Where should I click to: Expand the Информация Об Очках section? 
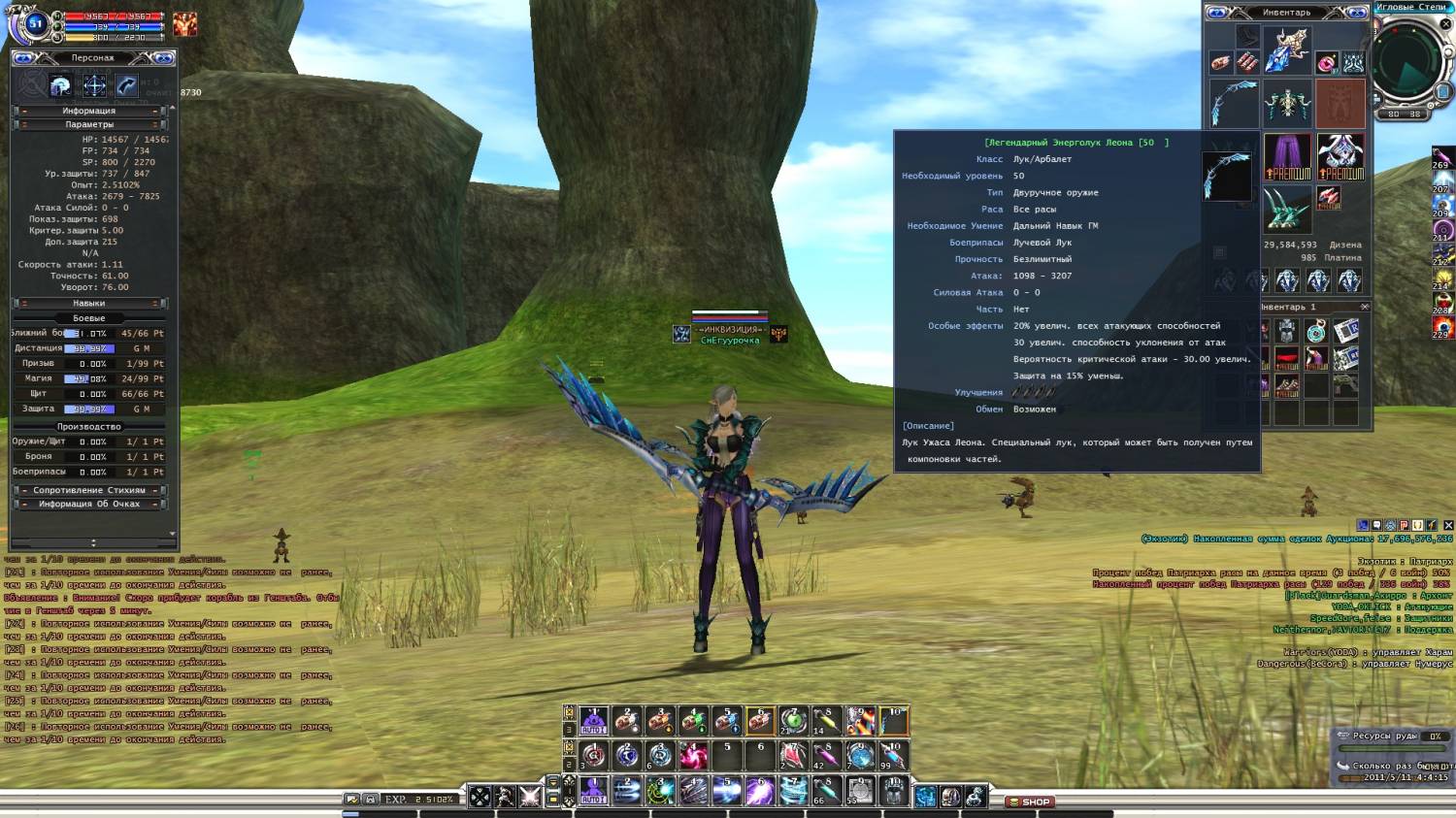(89, 504)
